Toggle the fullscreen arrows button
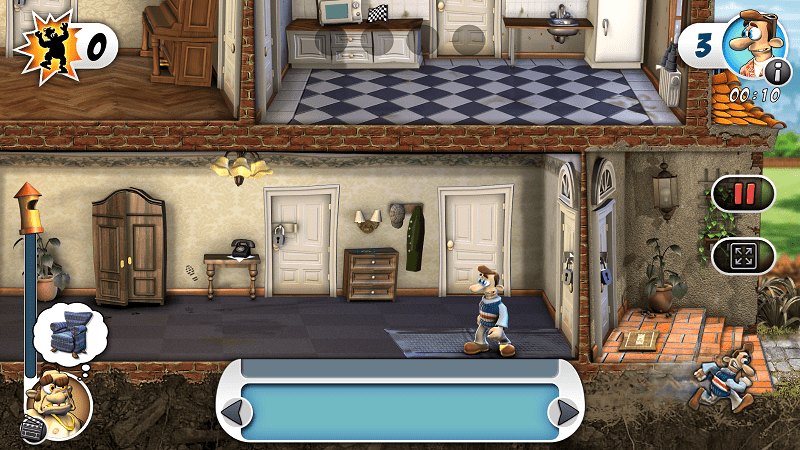Viewport: 800px width, 450px height. tap(742, 255)
